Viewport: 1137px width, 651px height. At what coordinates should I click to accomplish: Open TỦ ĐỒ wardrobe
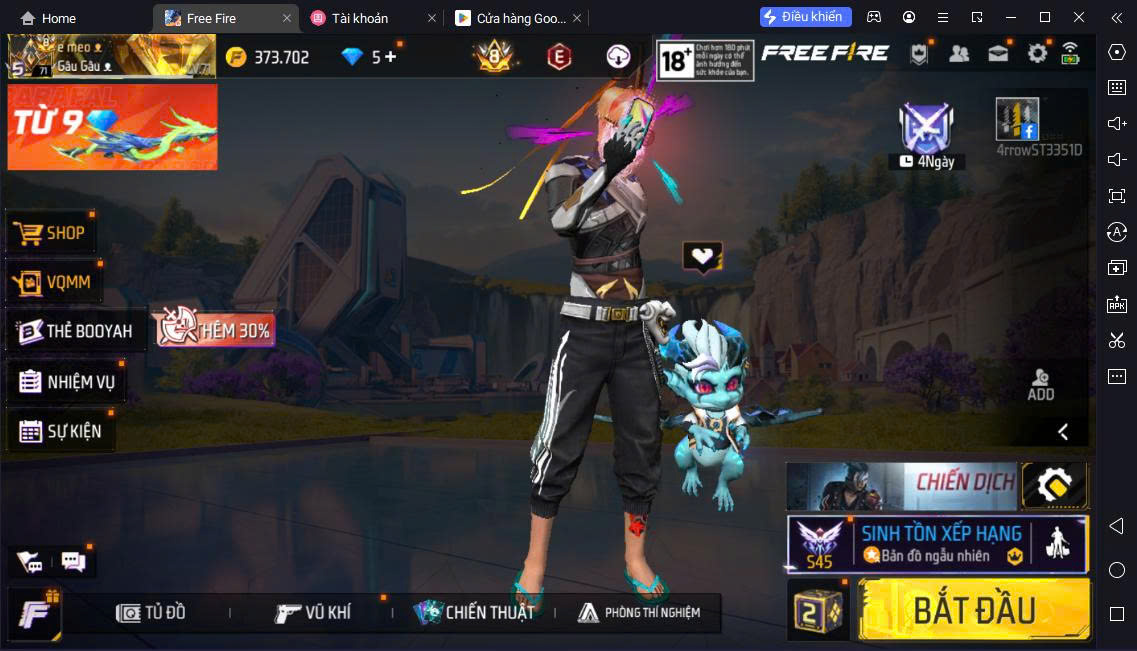coord(151,612)
